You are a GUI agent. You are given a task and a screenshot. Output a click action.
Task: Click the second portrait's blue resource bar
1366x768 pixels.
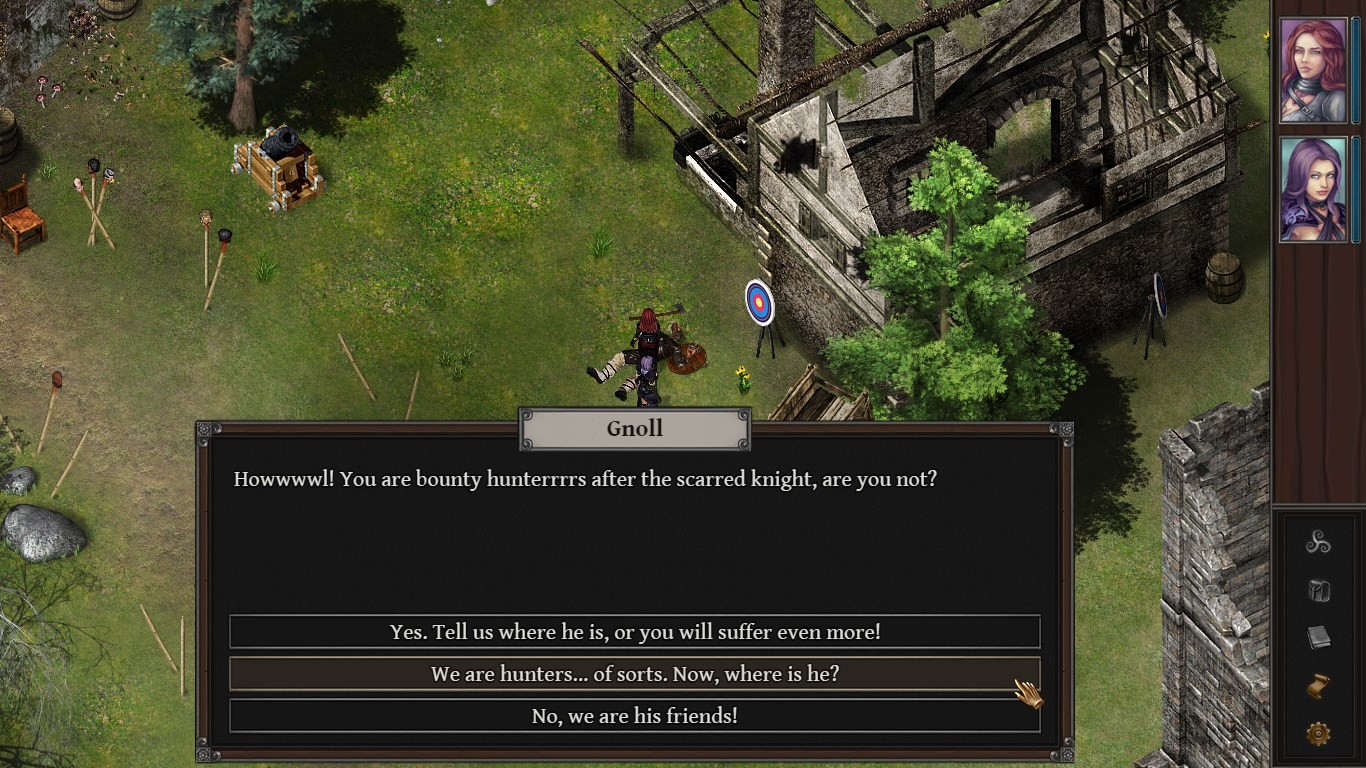pyautogui.click(x=1356, y=188)
